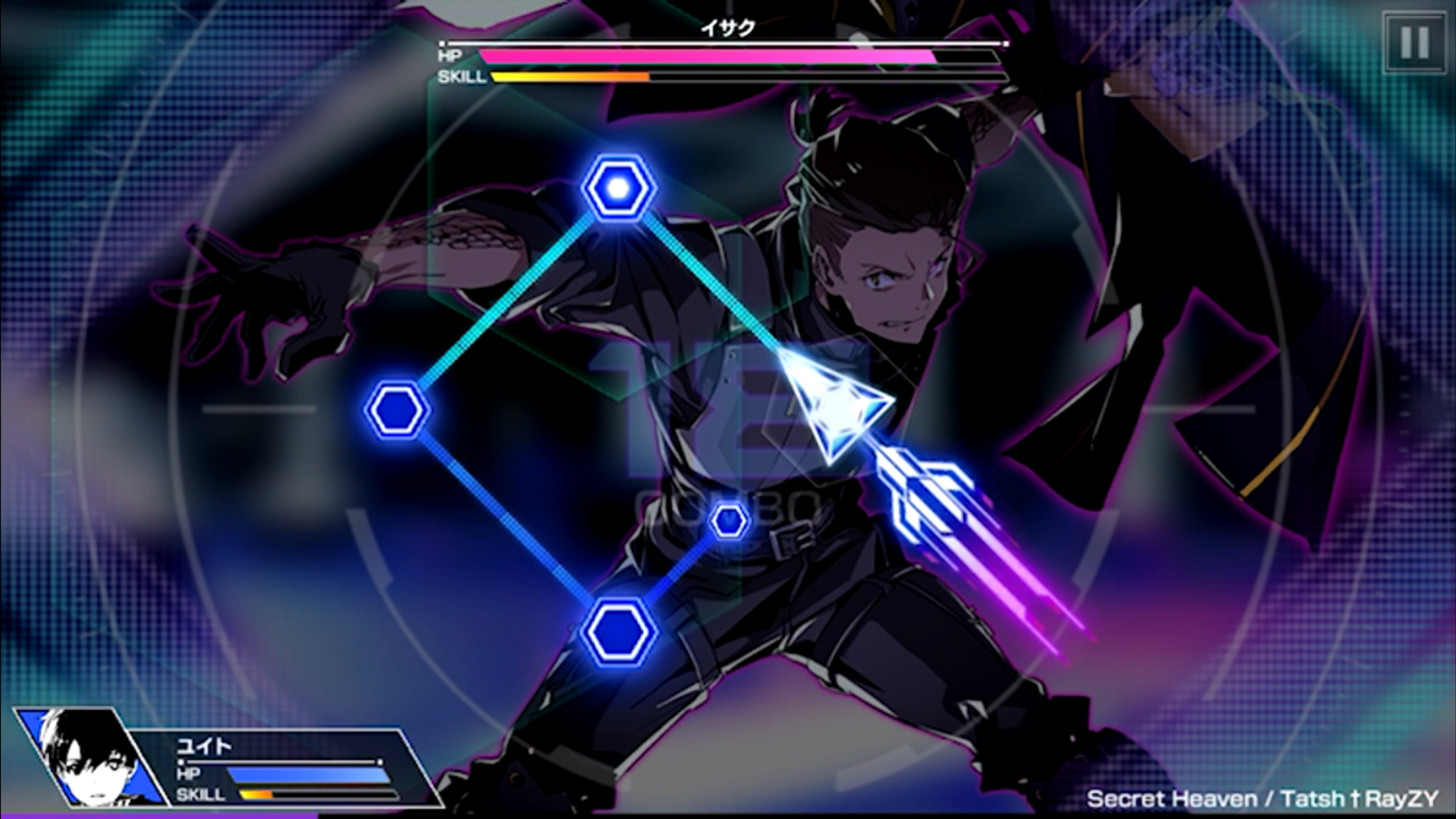Tap the glowing white-centered hexagon note

[x=619, y=189]
